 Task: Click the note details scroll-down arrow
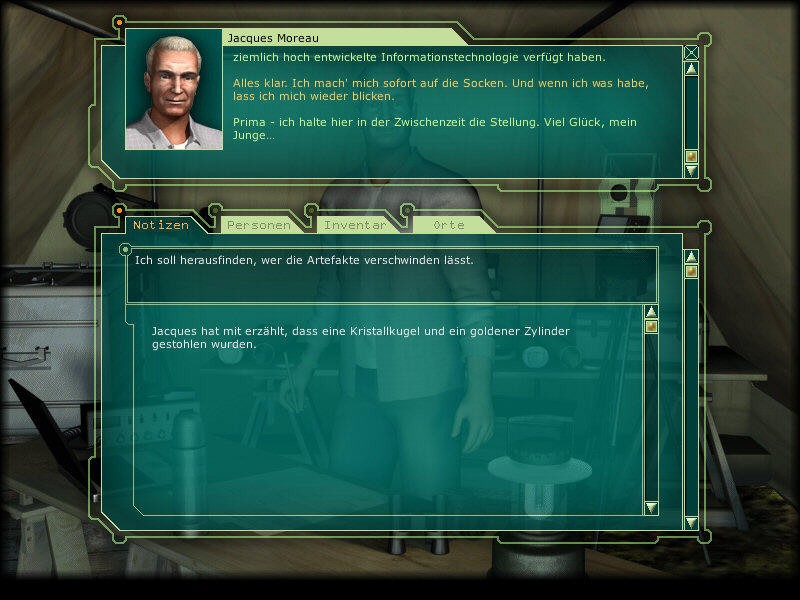[x=651, y=508]
